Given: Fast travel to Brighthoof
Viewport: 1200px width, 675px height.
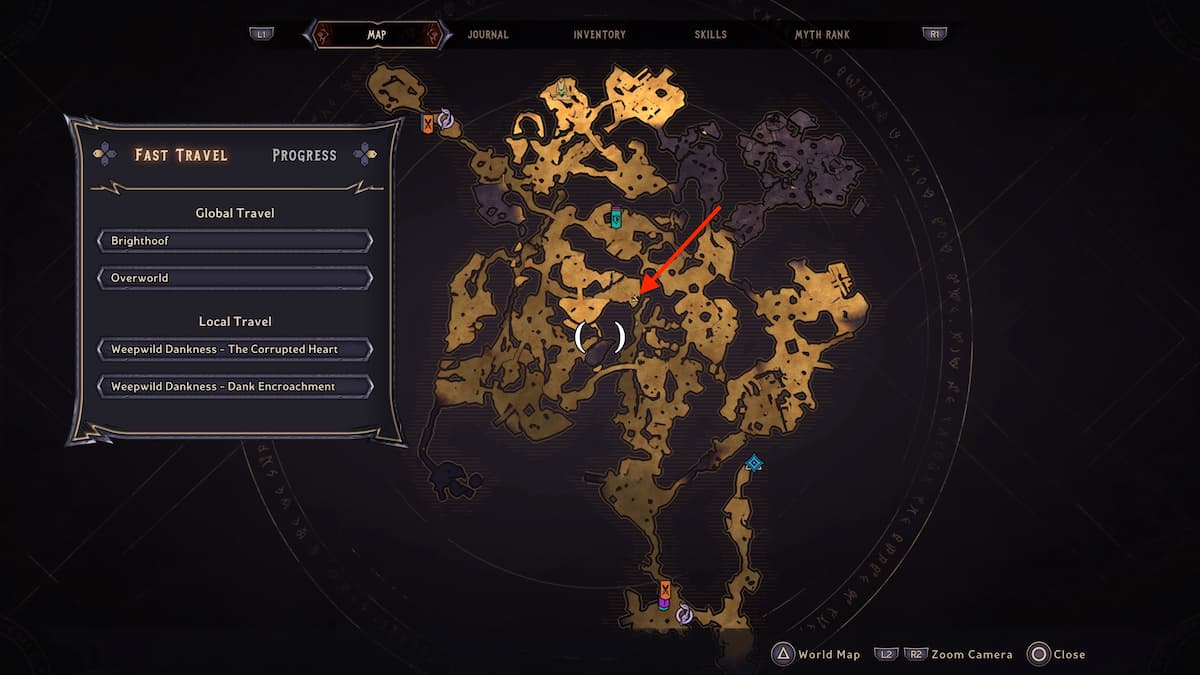Looking at the screenshot, I should 235,241.
